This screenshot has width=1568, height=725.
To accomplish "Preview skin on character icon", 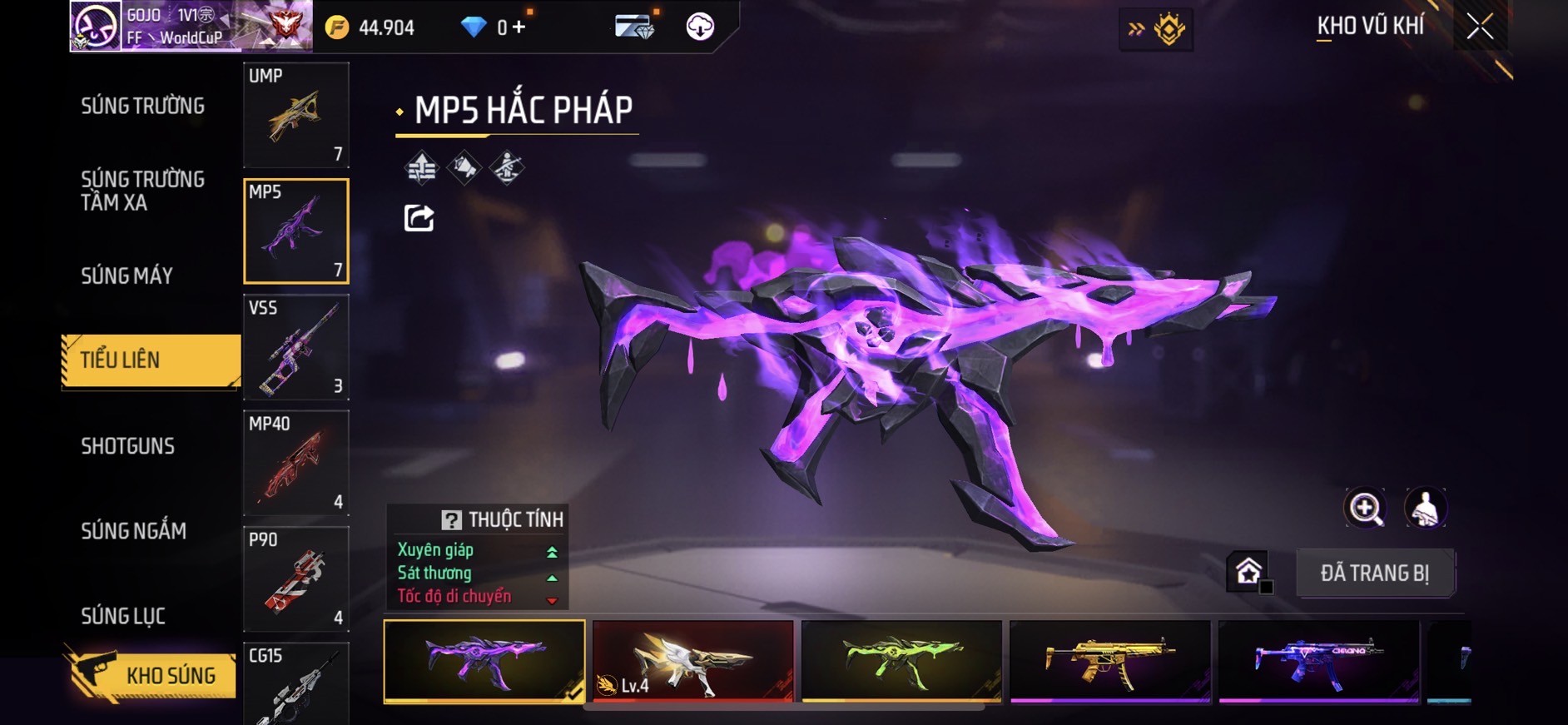I will pos(1425,508).
